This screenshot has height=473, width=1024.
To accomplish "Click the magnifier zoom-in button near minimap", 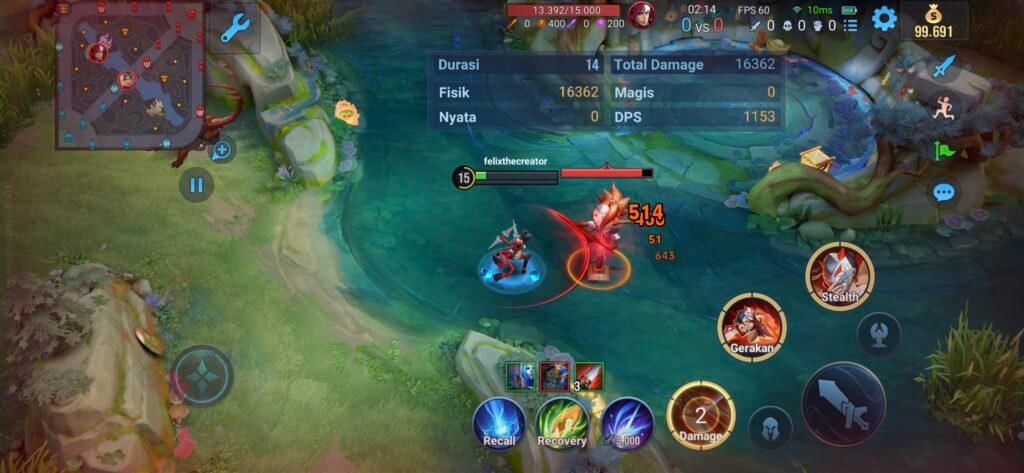I will pos(222,151).
